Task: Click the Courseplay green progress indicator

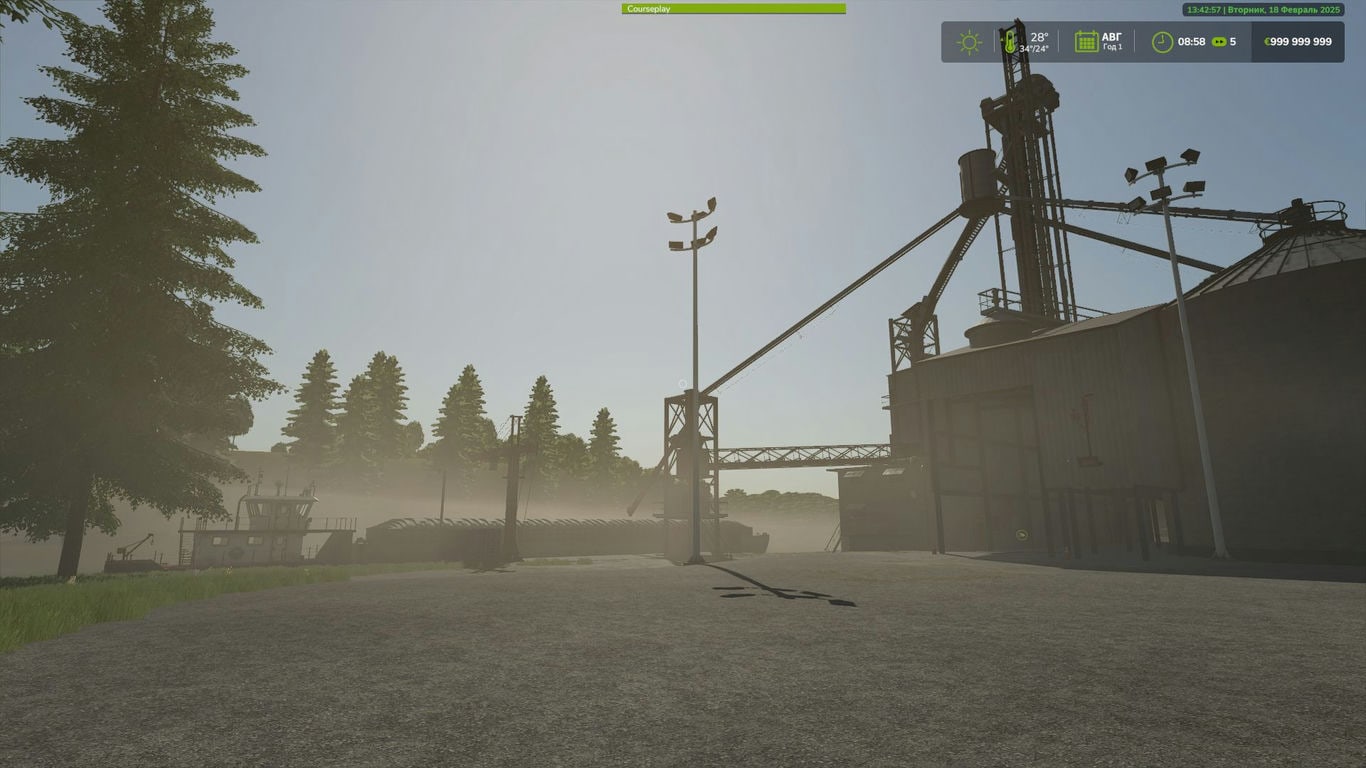Action: (x=735, y=8)
